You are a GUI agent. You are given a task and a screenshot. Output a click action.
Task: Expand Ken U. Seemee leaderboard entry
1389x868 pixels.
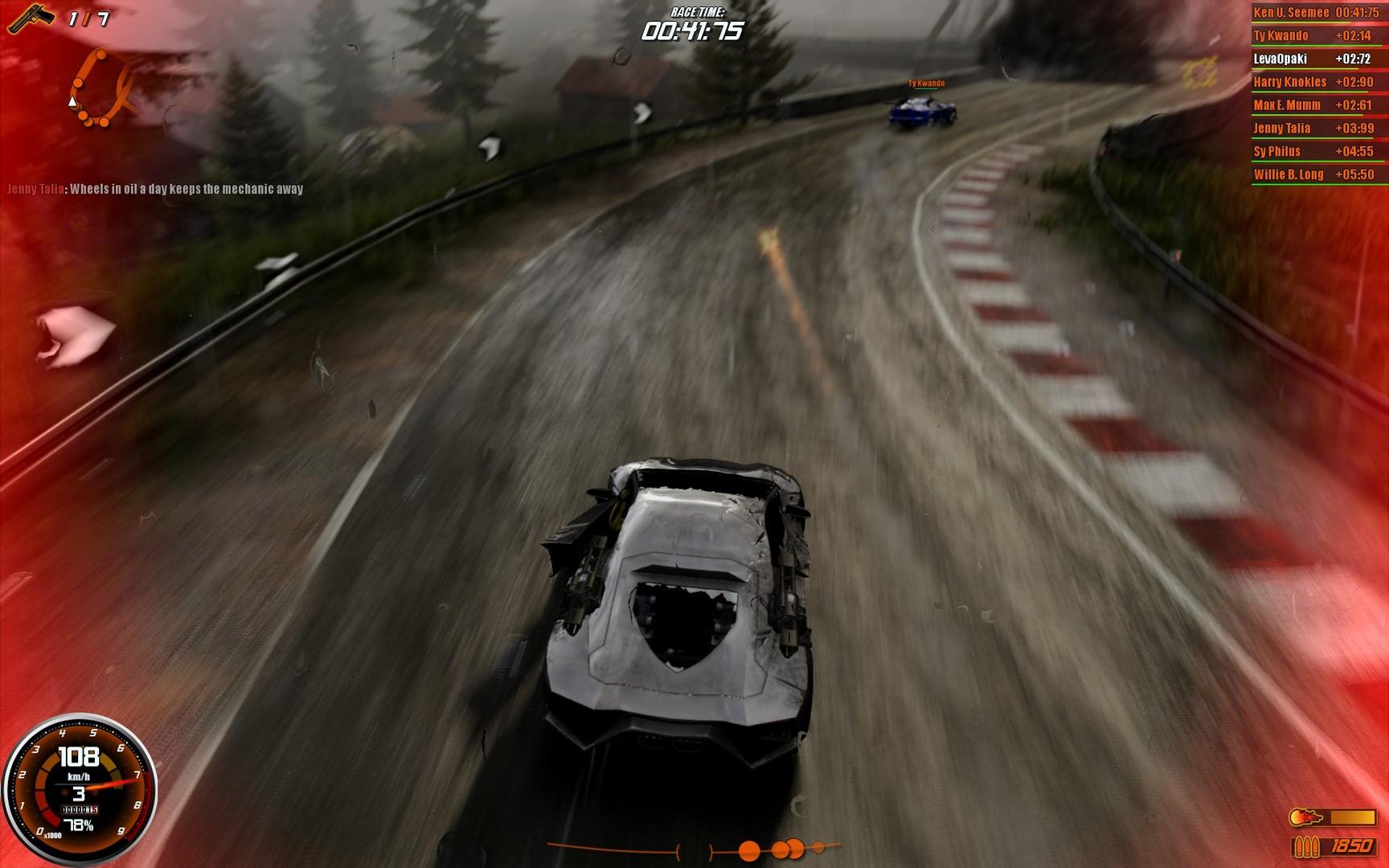tap(1316, 13)
